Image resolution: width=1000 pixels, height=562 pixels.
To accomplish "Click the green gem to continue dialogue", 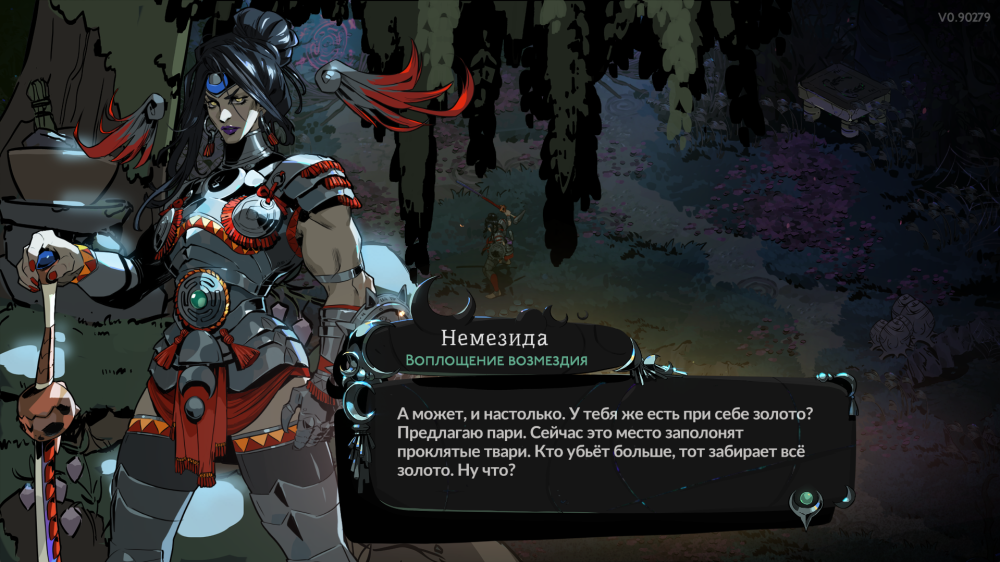I will (x=806, y=498).
